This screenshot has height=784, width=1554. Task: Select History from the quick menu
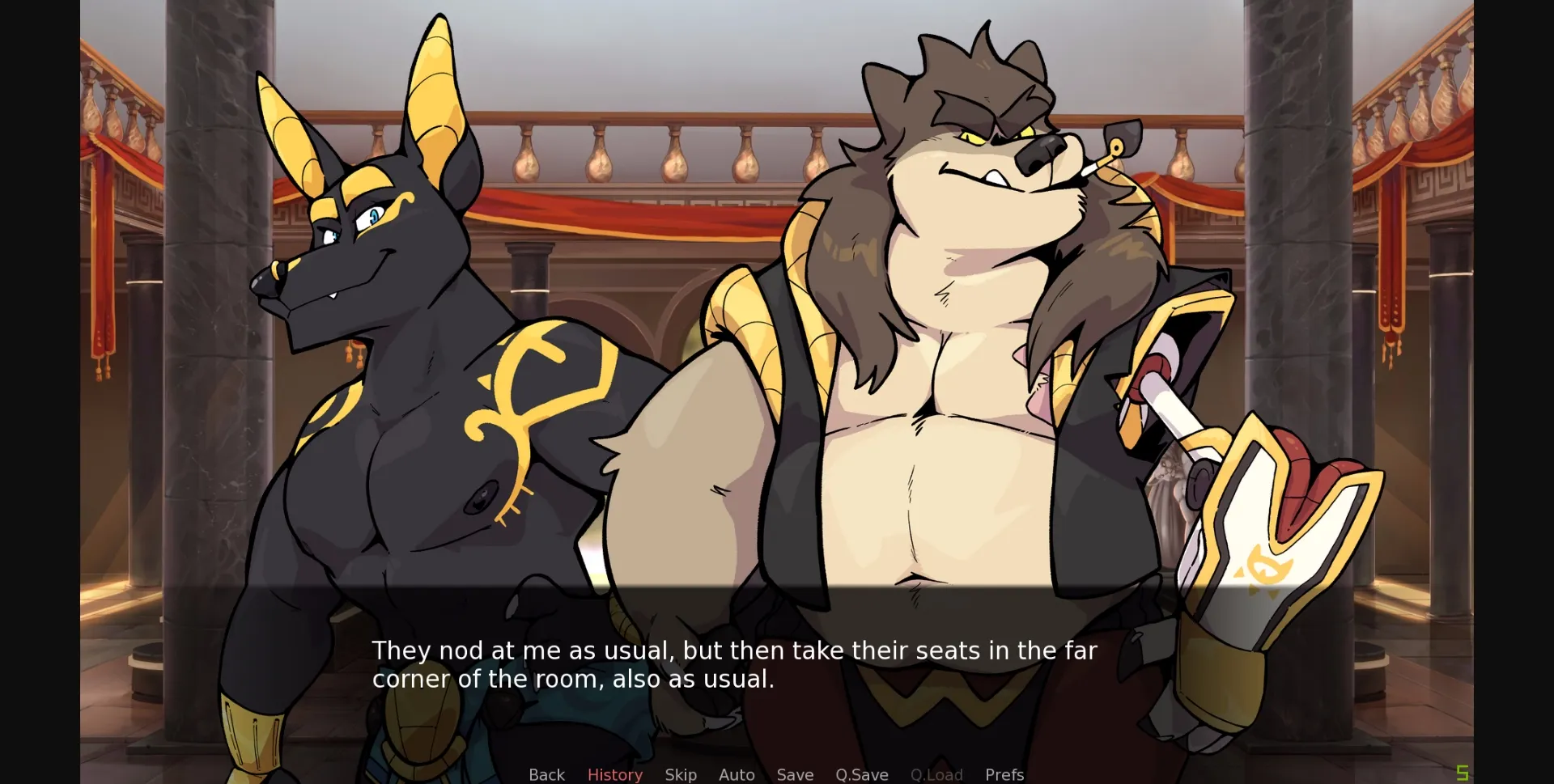[x=614, y=774]
